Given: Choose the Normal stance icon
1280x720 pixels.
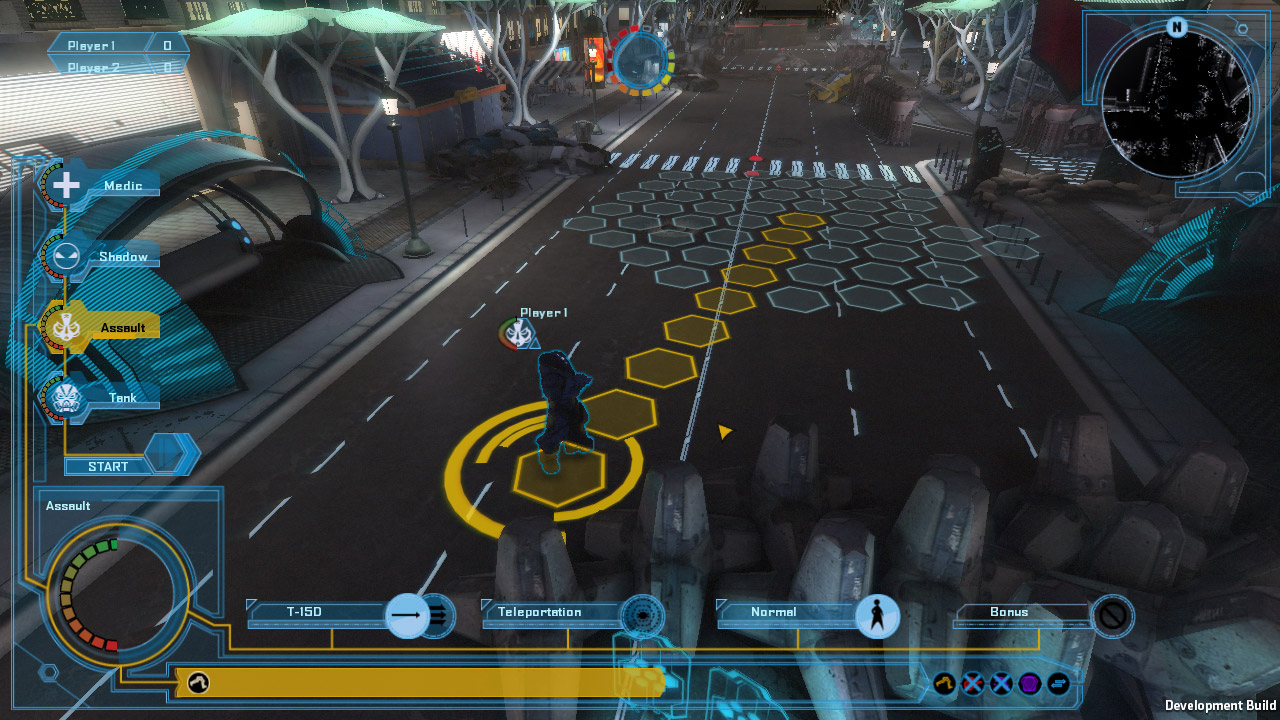Looking at the screenshot, I should 877,615.
